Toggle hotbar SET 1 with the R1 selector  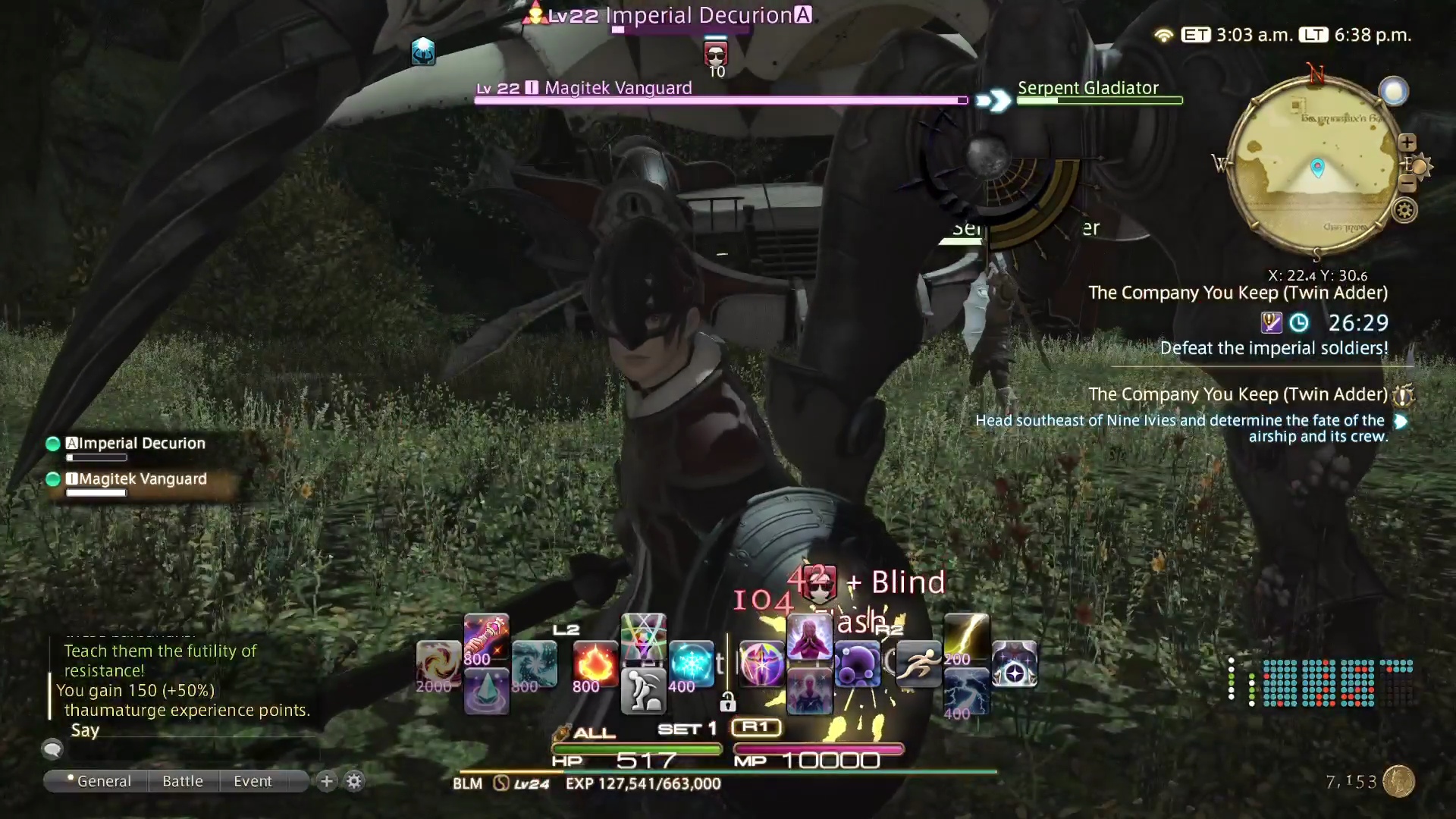(756, 726)
